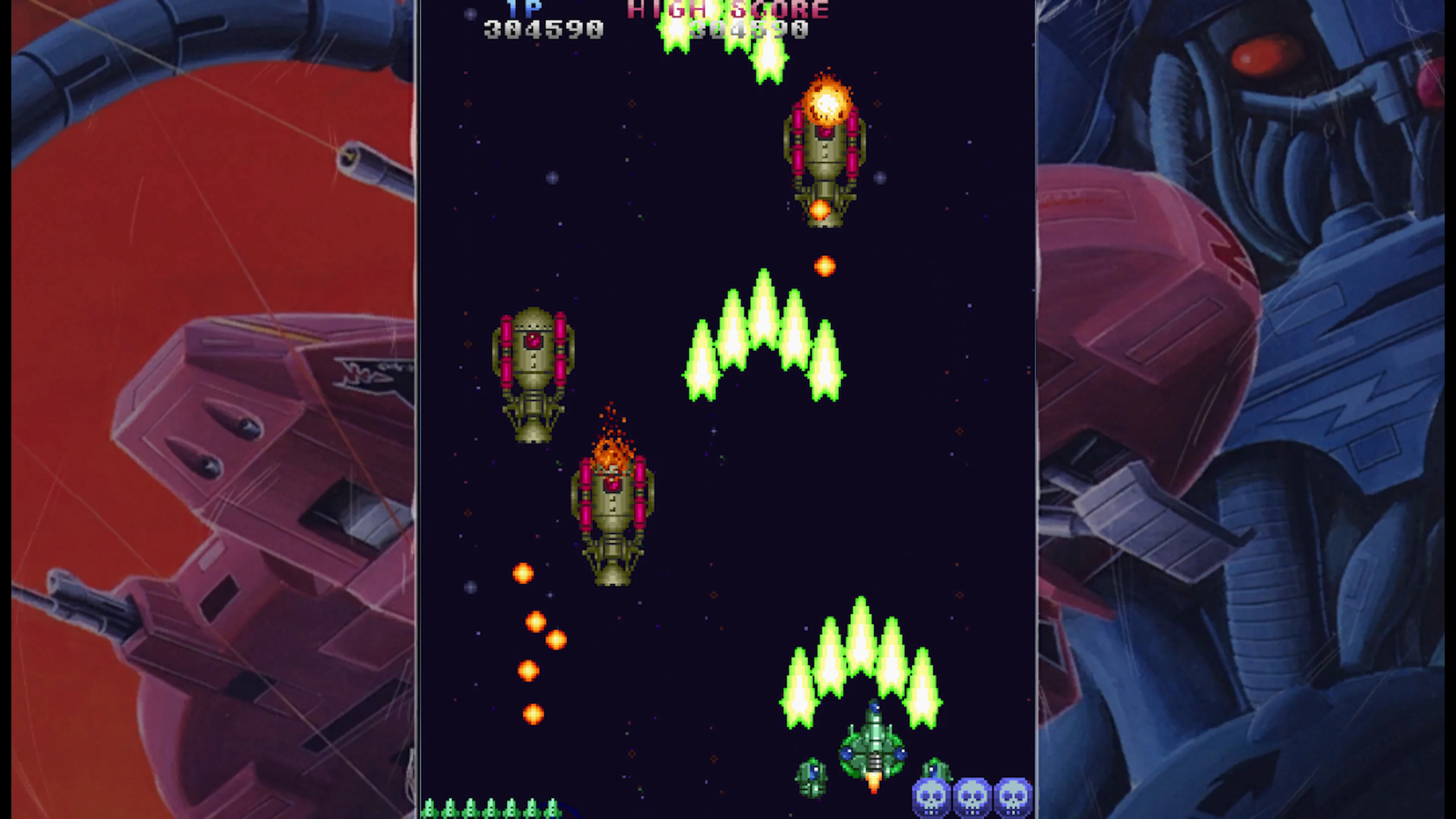Viewport: 1456px width, 819px height.
Task: Expand the upper green missile spread formation
Action: [763, 339]
